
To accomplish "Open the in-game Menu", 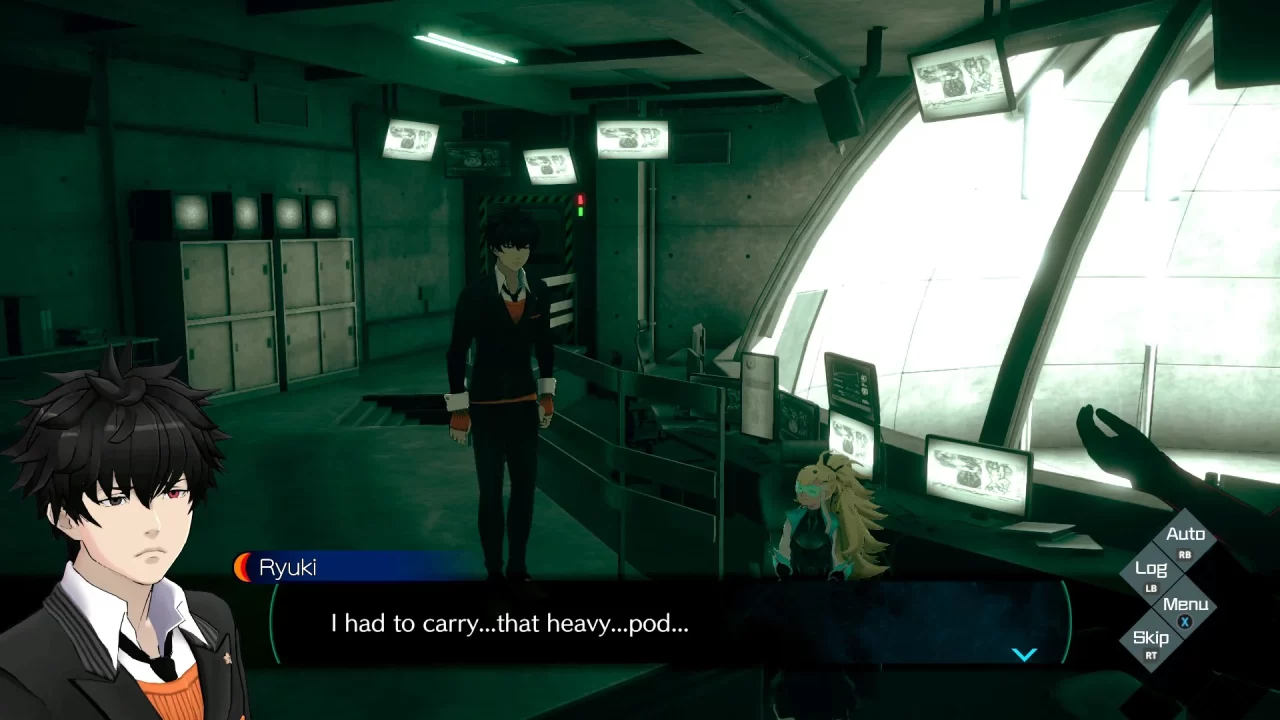I will (1186, 604).
